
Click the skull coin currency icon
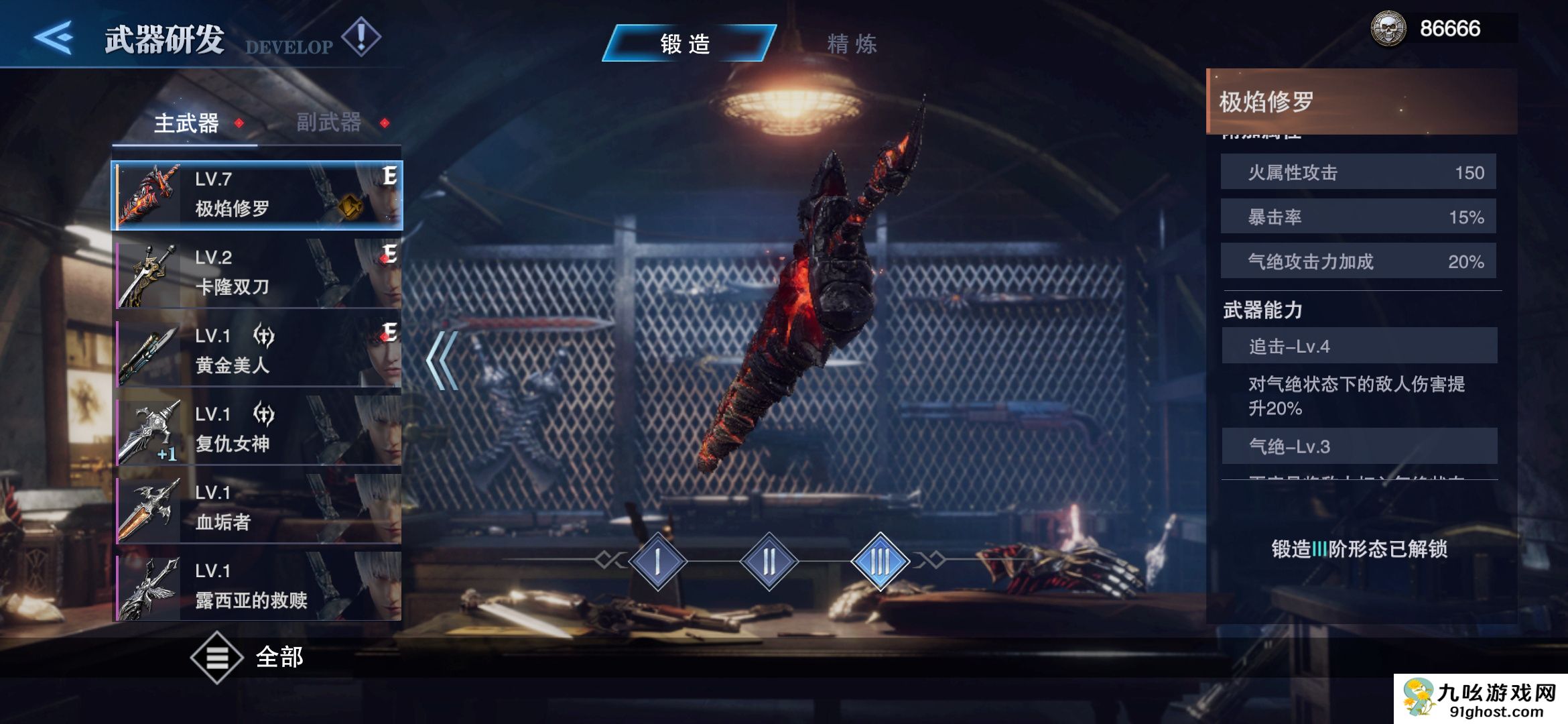point(1388,29)
